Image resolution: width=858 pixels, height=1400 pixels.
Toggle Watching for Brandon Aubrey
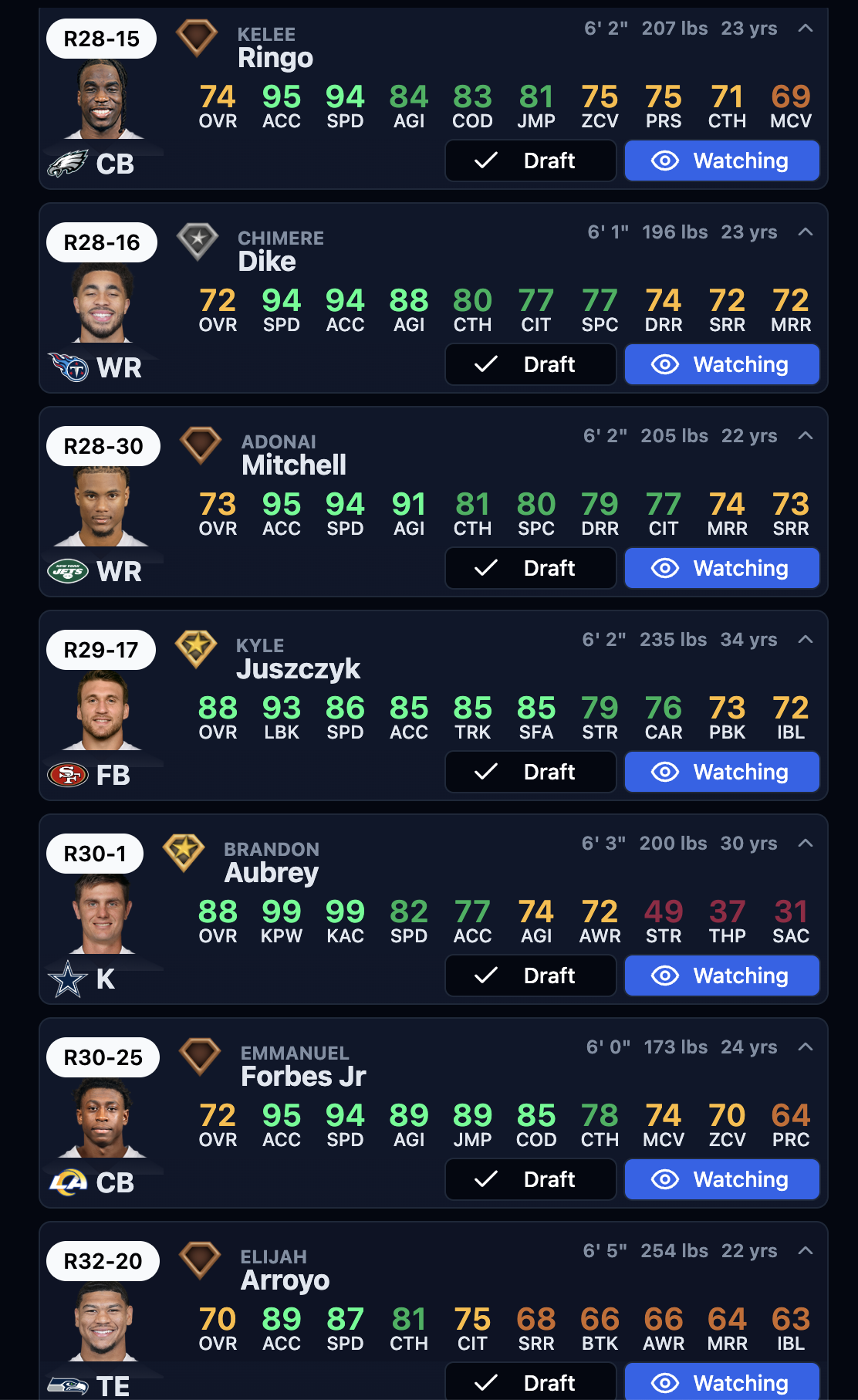click(721, 976)
